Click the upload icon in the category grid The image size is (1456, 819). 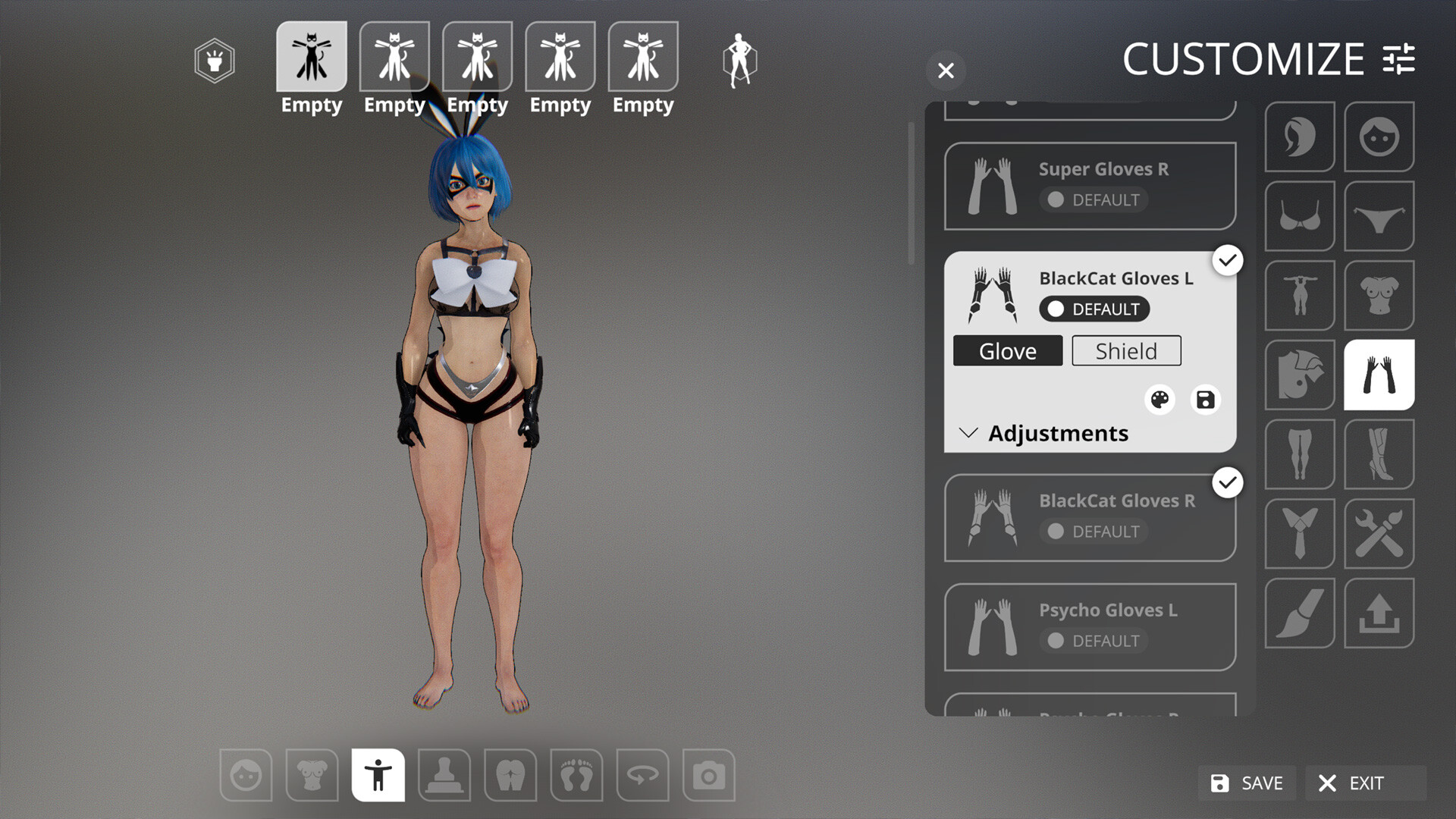click(x=1379, y=613)
